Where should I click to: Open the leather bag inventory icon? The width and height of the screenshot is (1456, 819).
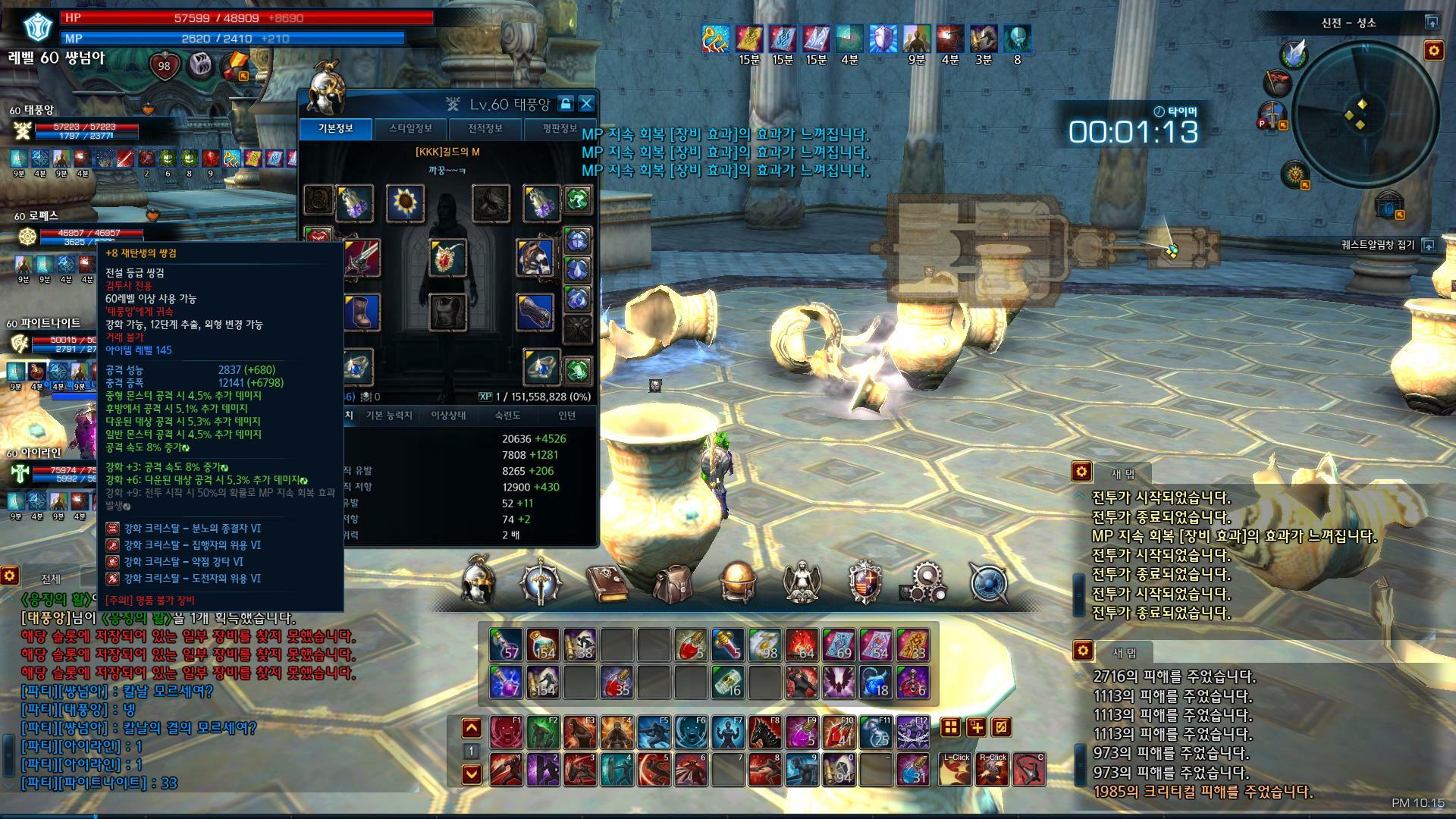(x=672, y=582)
